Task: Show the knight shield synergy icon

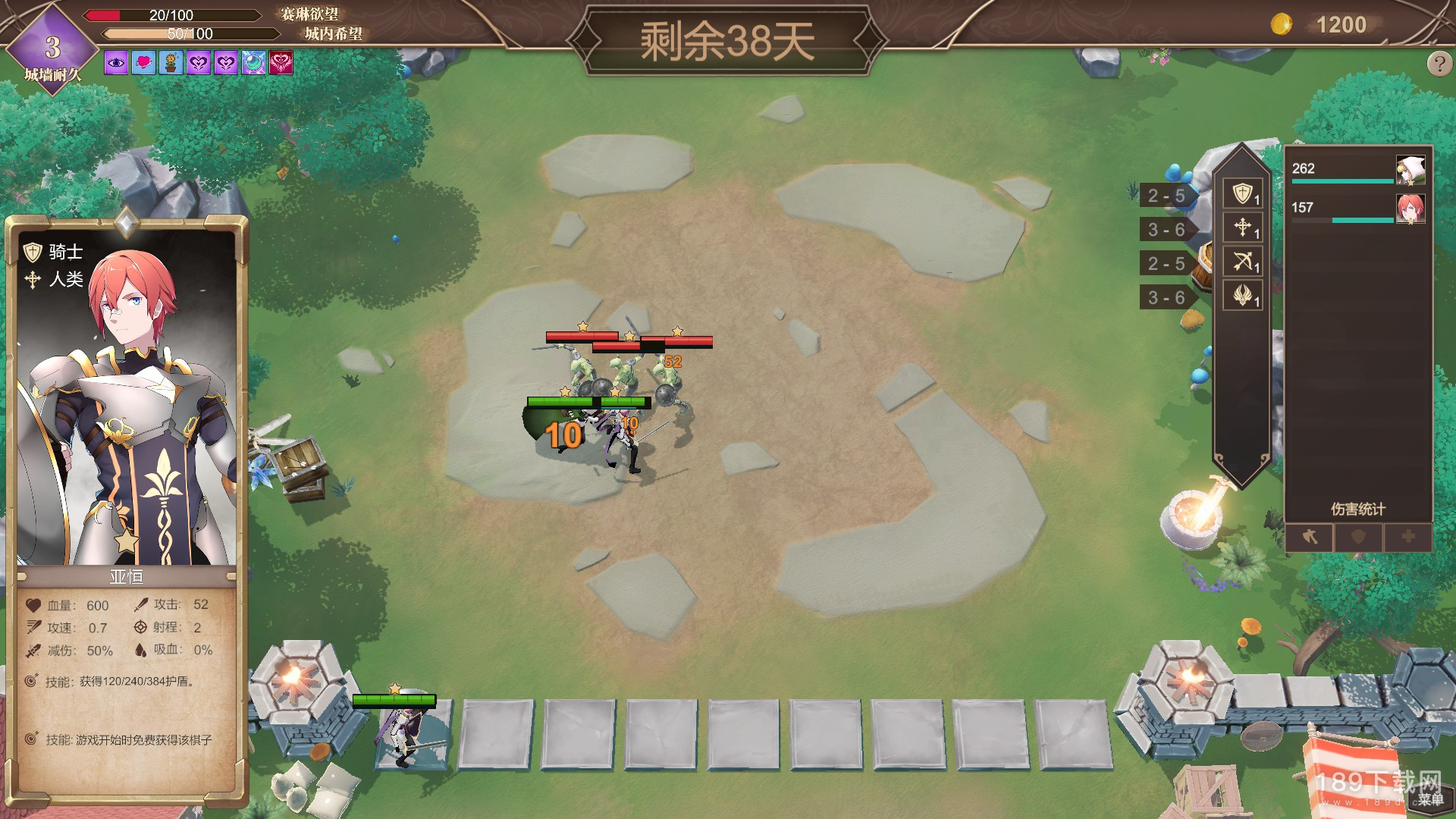Action: click(1242, 193)
